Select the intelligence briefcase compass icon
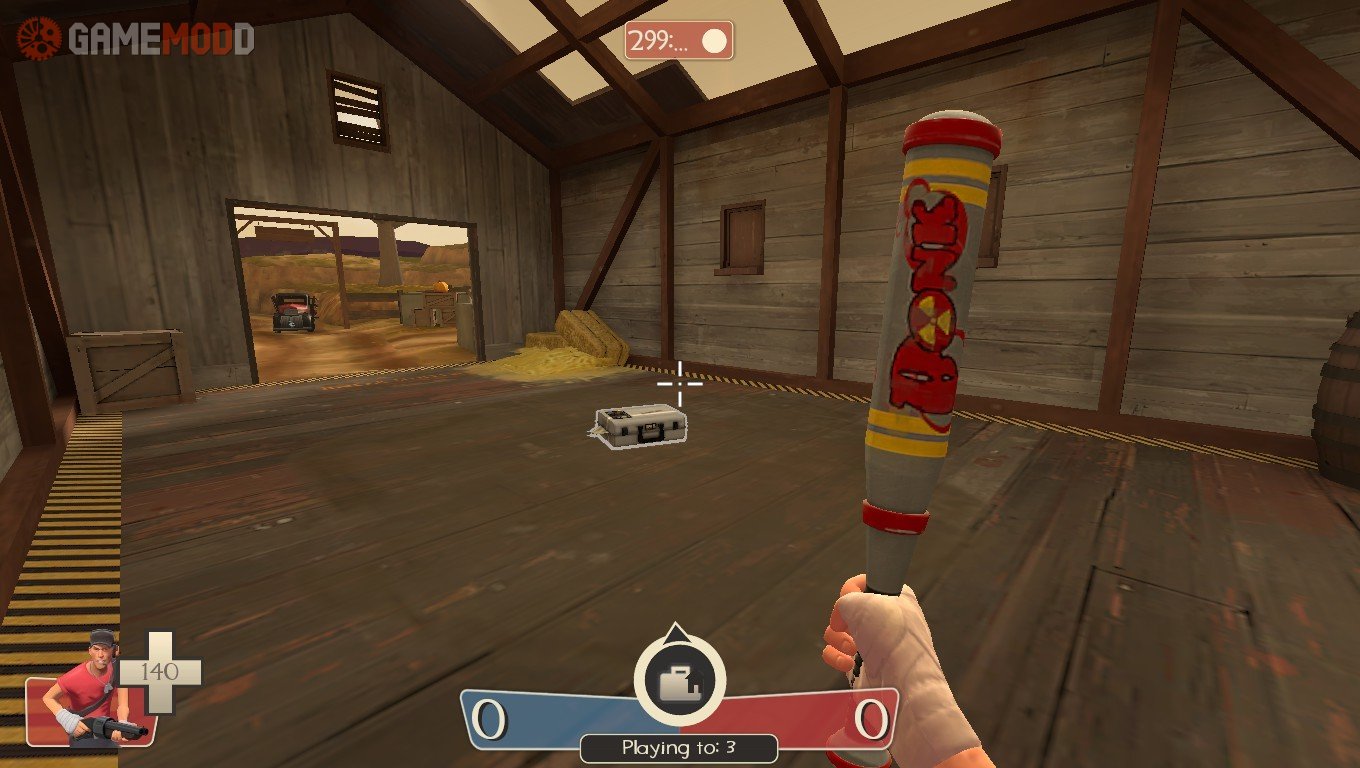1360x768 pixels. pos(678,680)
